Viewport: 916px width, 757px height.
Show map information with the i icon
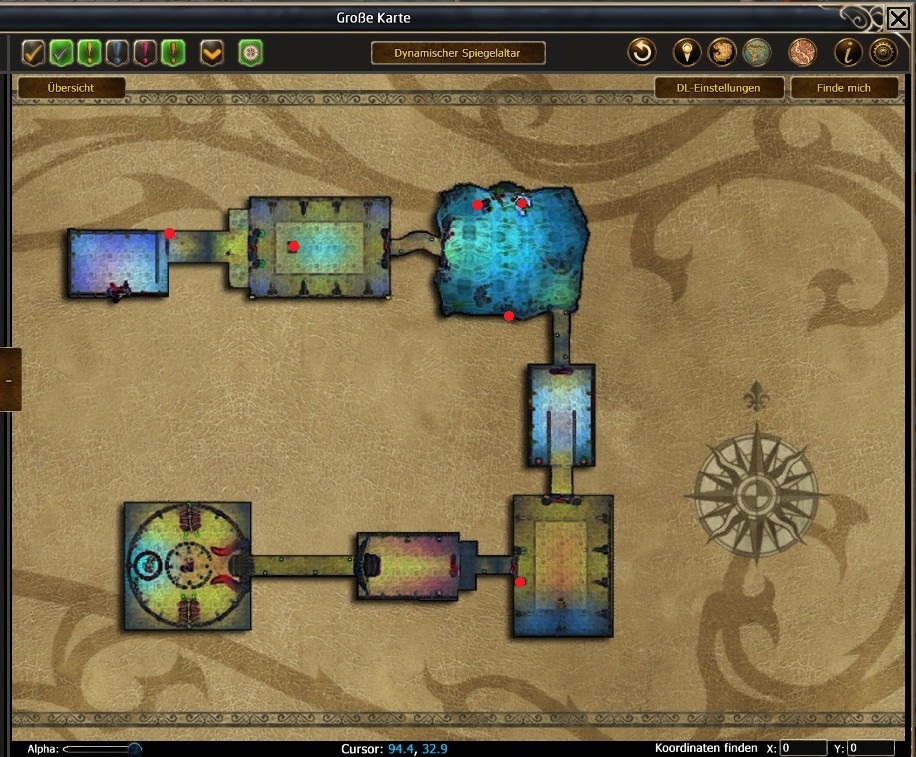point(848,52)
